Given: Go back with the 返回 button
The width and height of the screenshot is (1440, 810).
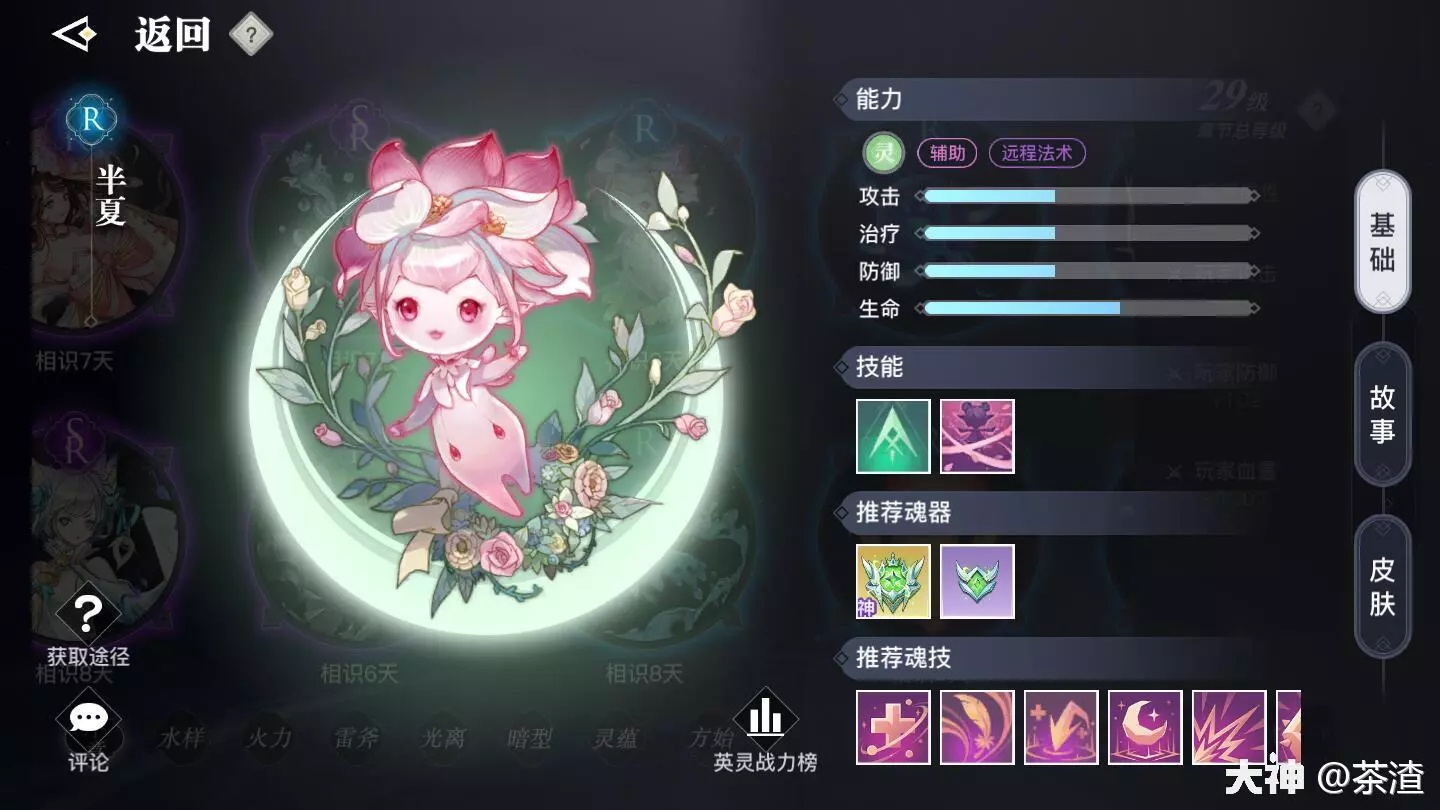Looking at the screenshot, I should [135, 36].
